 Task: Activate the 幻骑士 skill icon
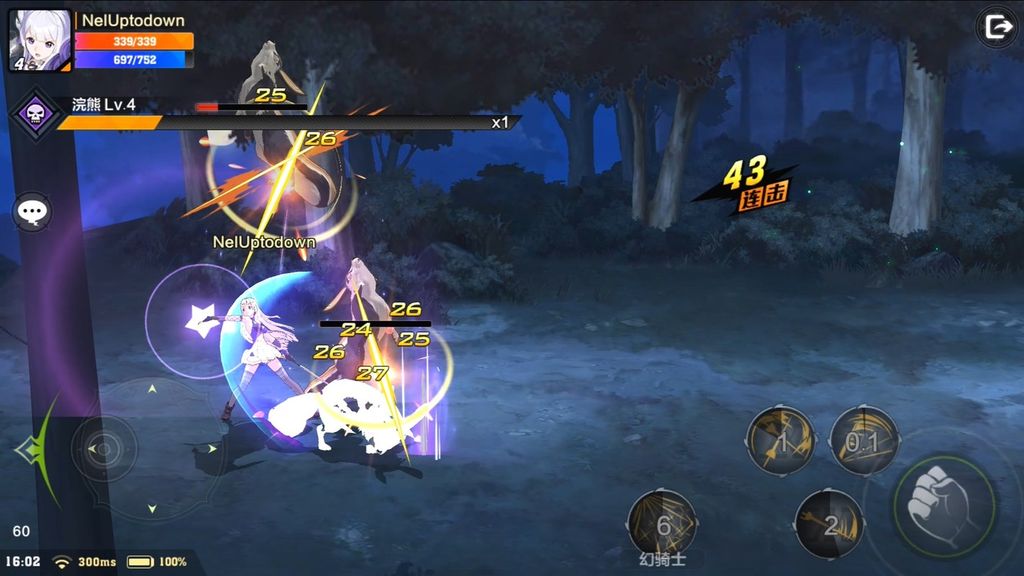[x=662, y=524]
